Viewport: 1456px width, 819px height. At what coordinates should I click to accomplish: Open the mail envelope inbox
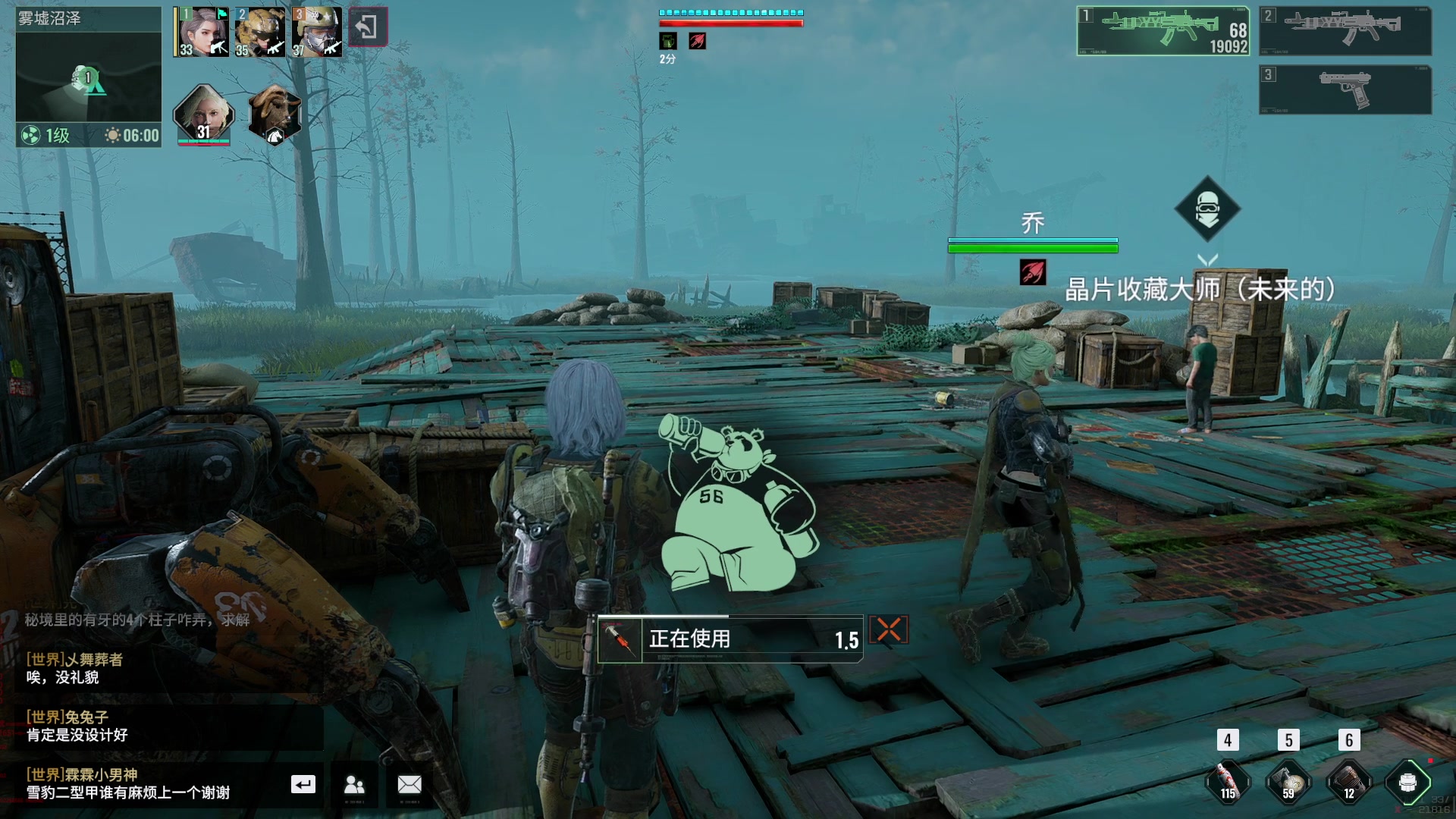pyautogui.click(x=409, y=784)
